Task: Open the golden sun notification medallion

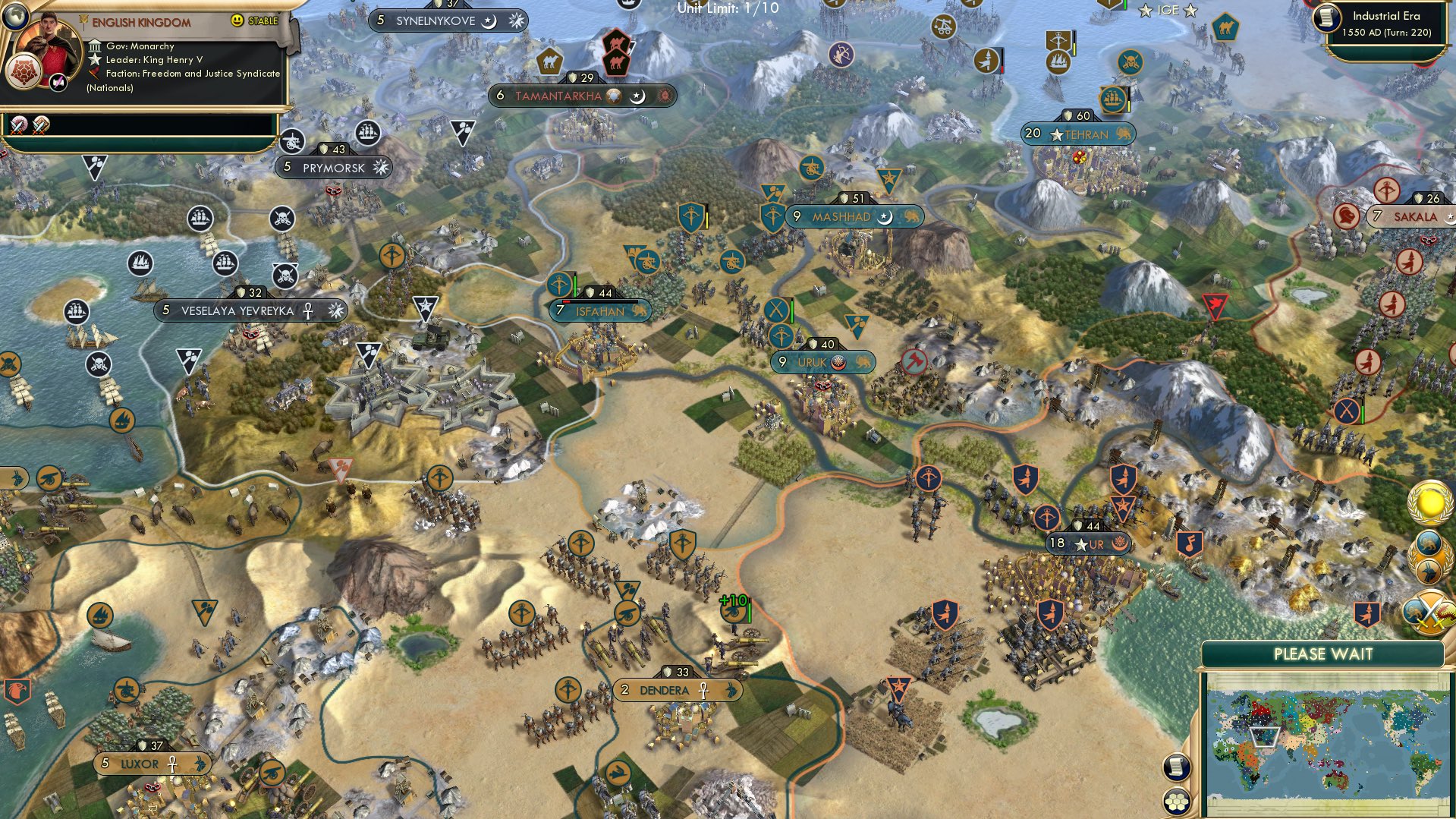Action: (1428, 502)
